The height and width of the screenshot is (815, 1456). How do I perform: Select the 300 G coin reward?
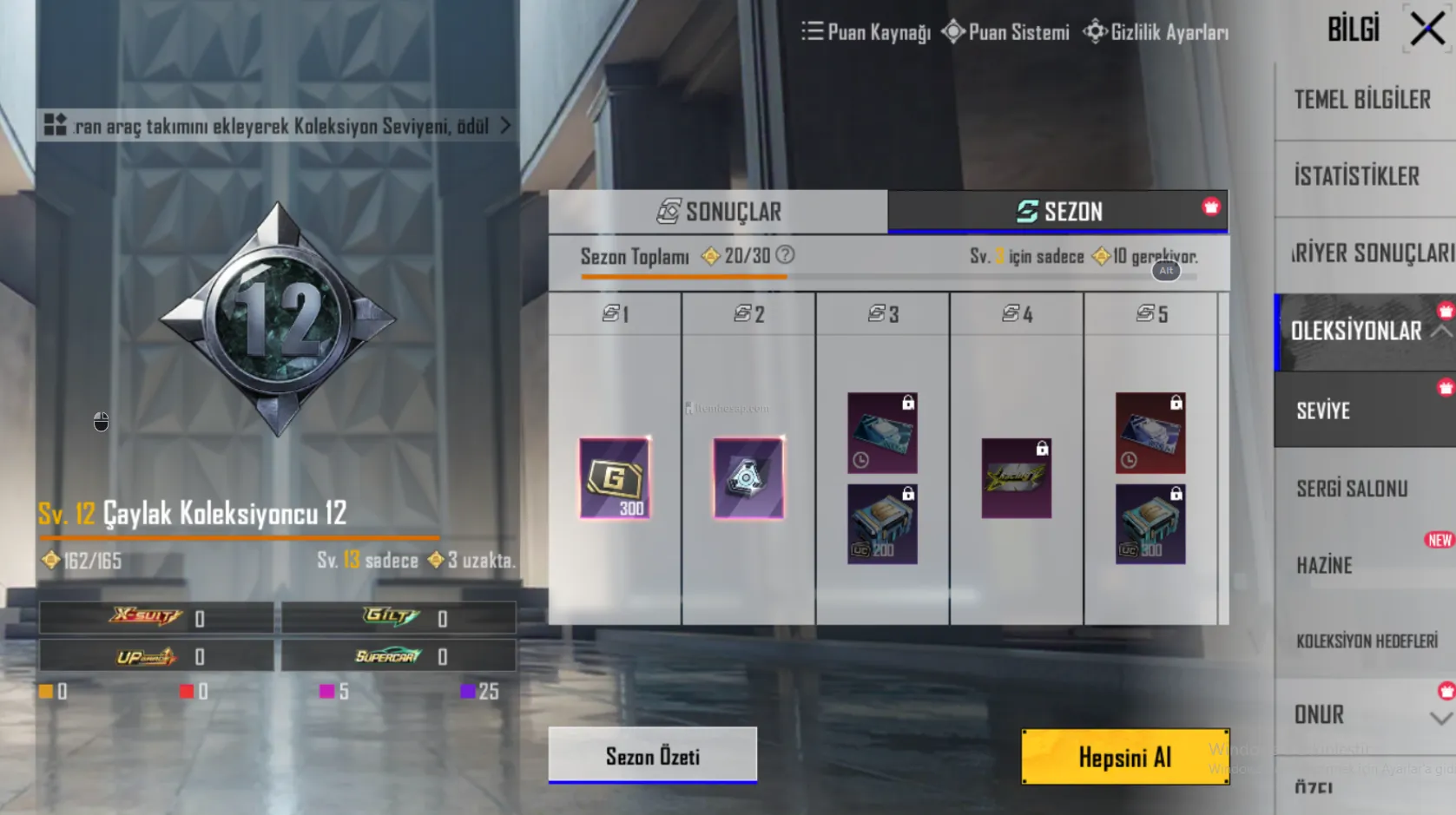click(x=615, y=479)
